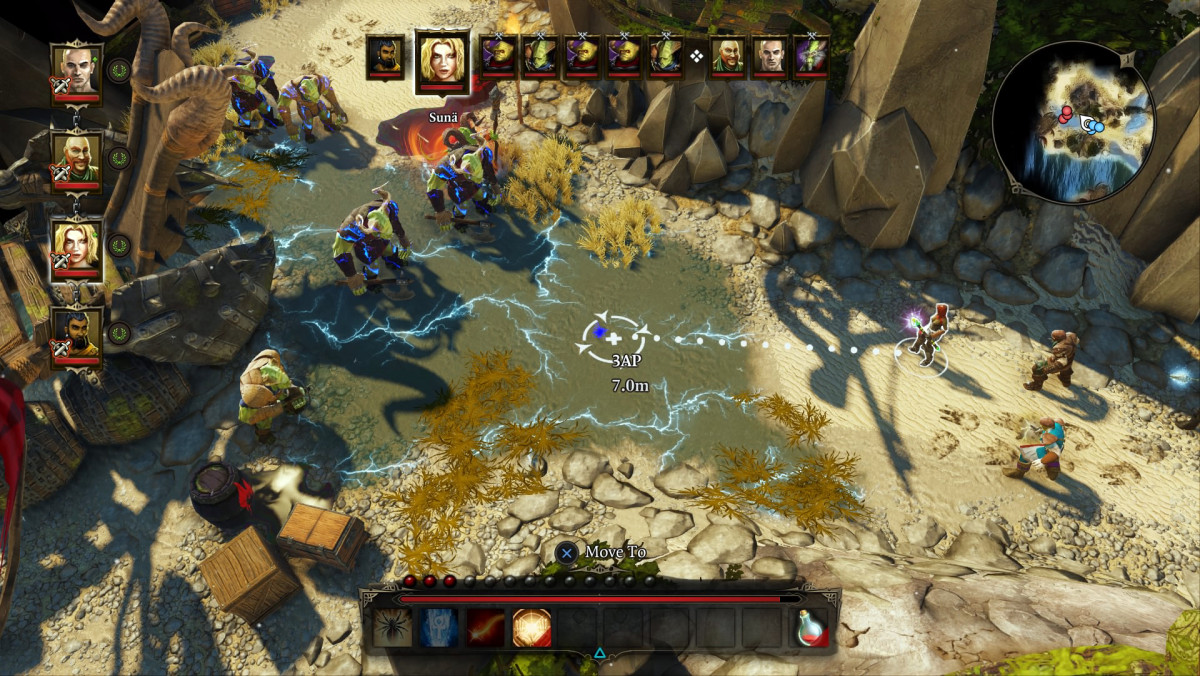
Task: Click the laurel wreath icon beside the blonde woman
Action: (119, 245)
